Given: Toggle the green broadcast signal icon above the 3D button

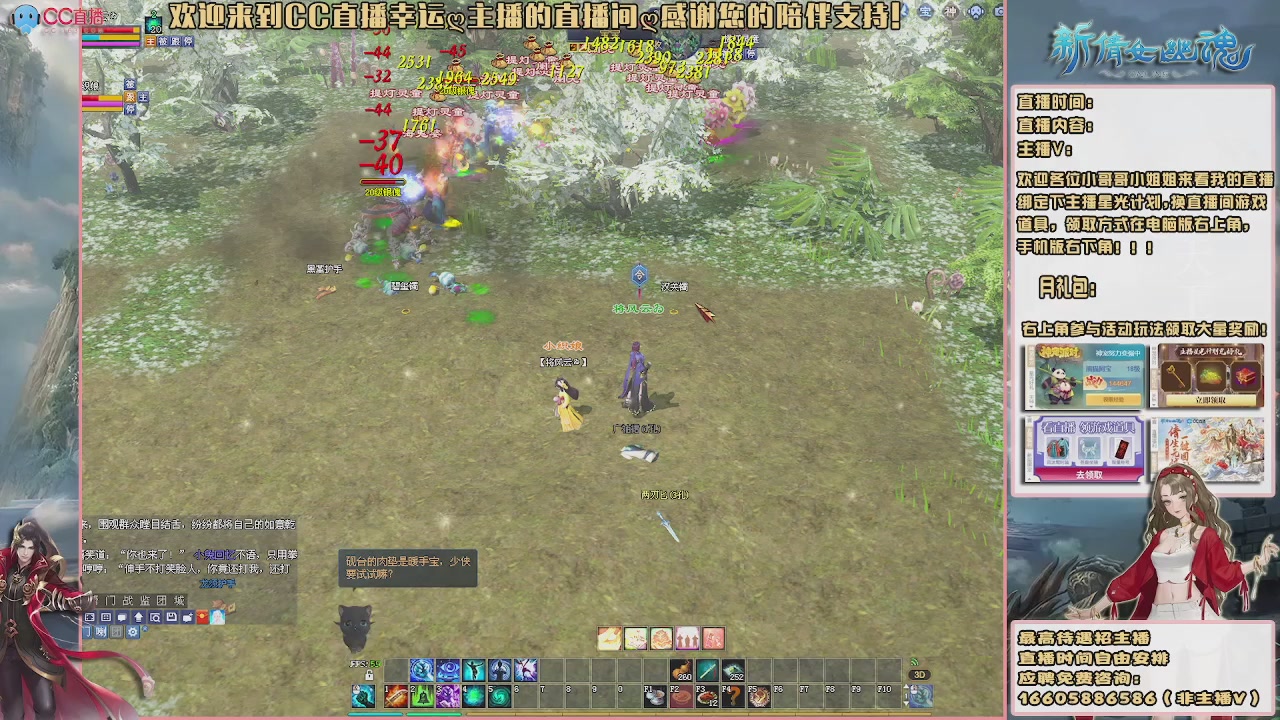Looking at the screenshot, I should 916,662.
